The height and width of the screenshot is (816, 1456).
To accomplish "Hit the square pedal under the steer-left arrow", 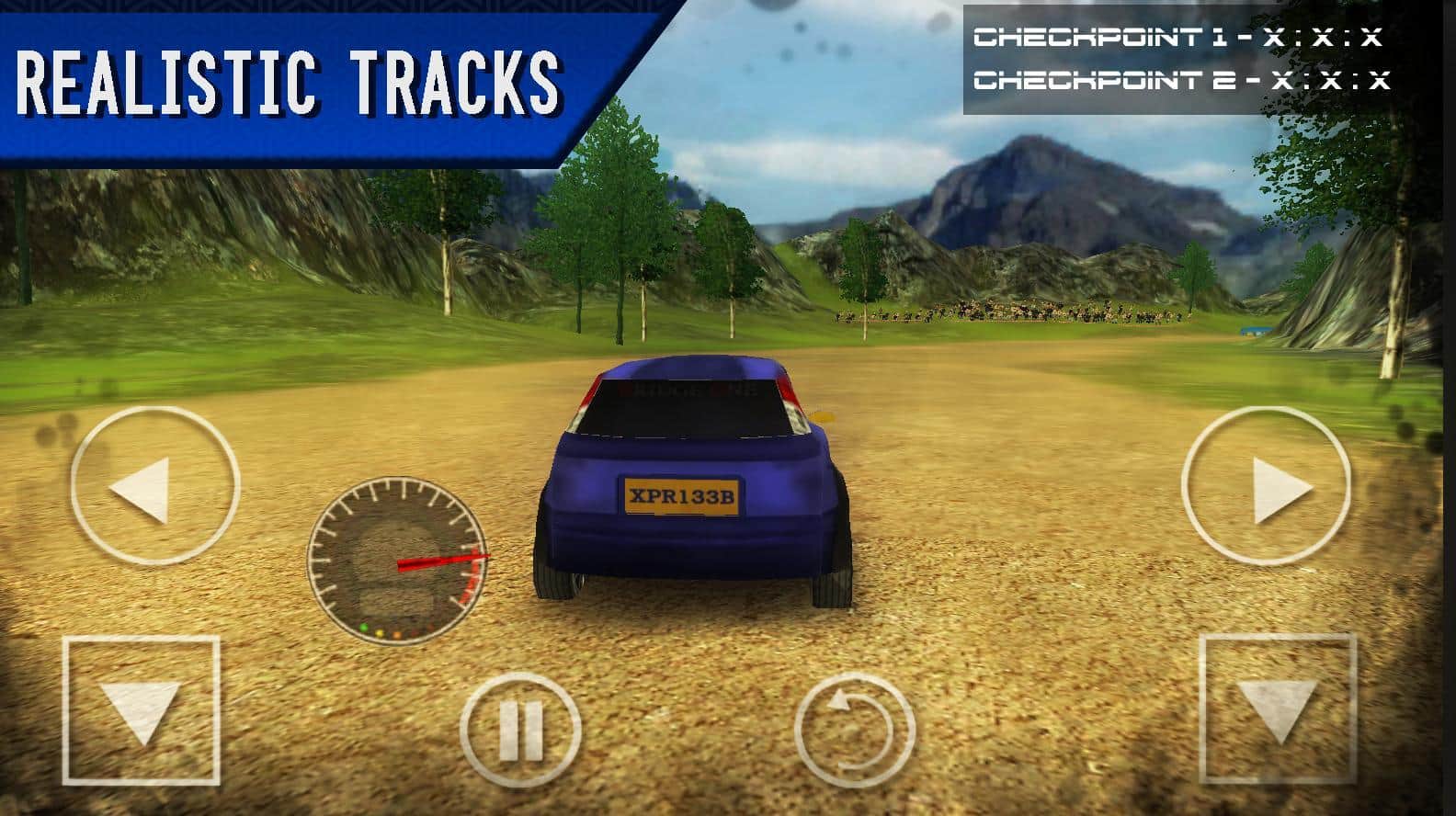I will tap(142, 709).
